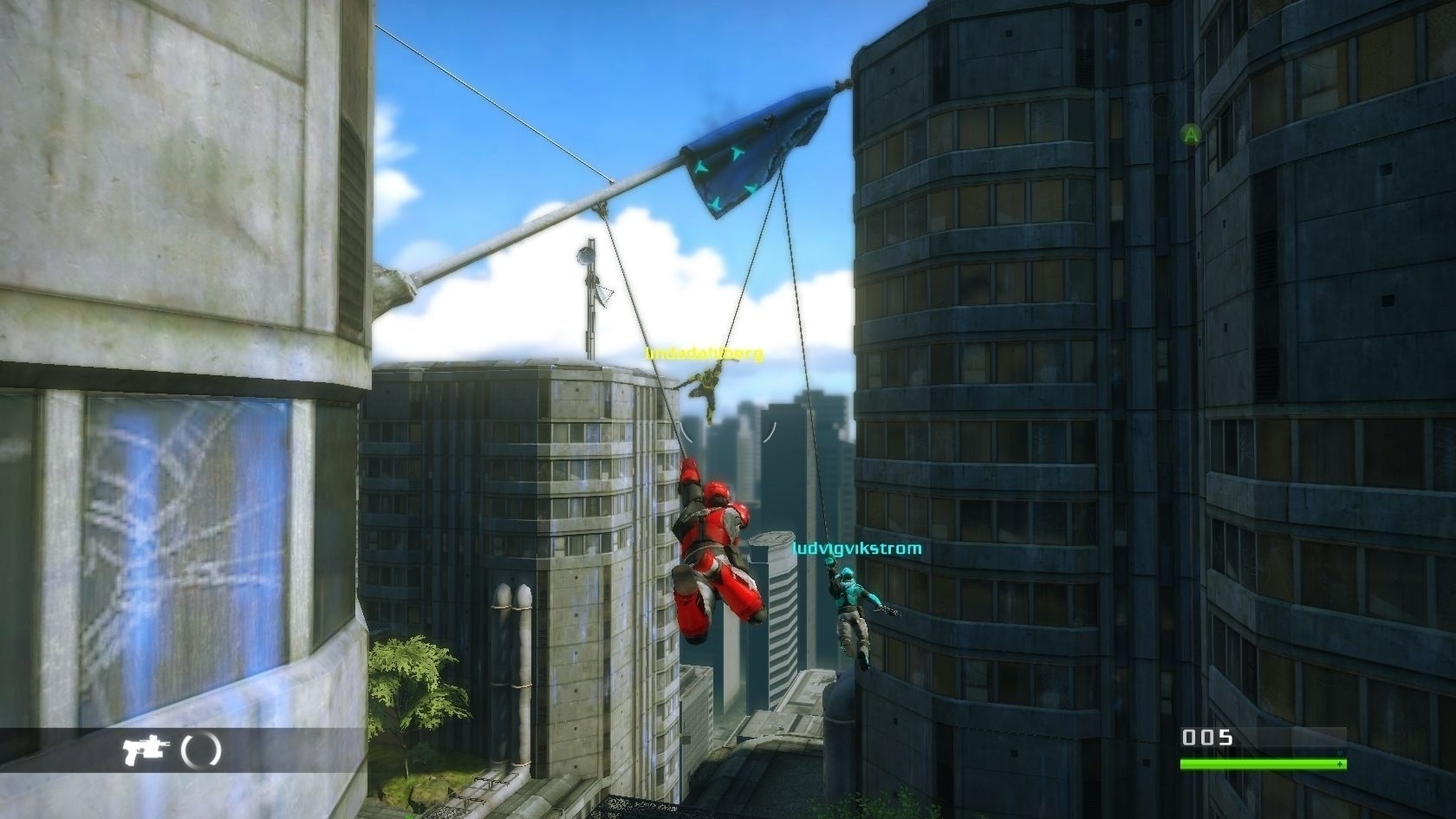1456x819 pixels.
Task: Click the circular ammo indicator beside the pistol
Action: click(x=200, y=750)
